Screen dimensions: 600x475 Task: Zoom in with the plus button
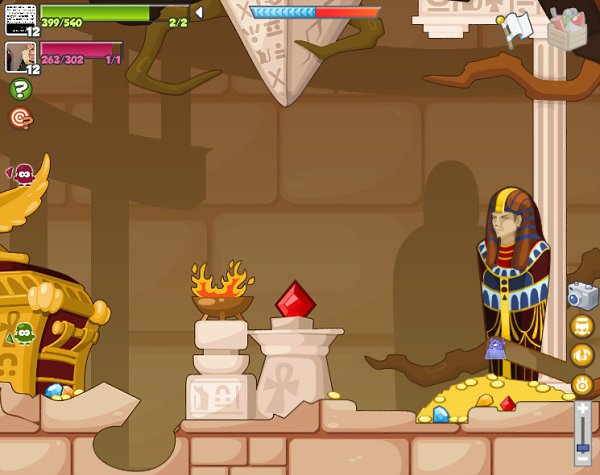click(x=583, y=407)
